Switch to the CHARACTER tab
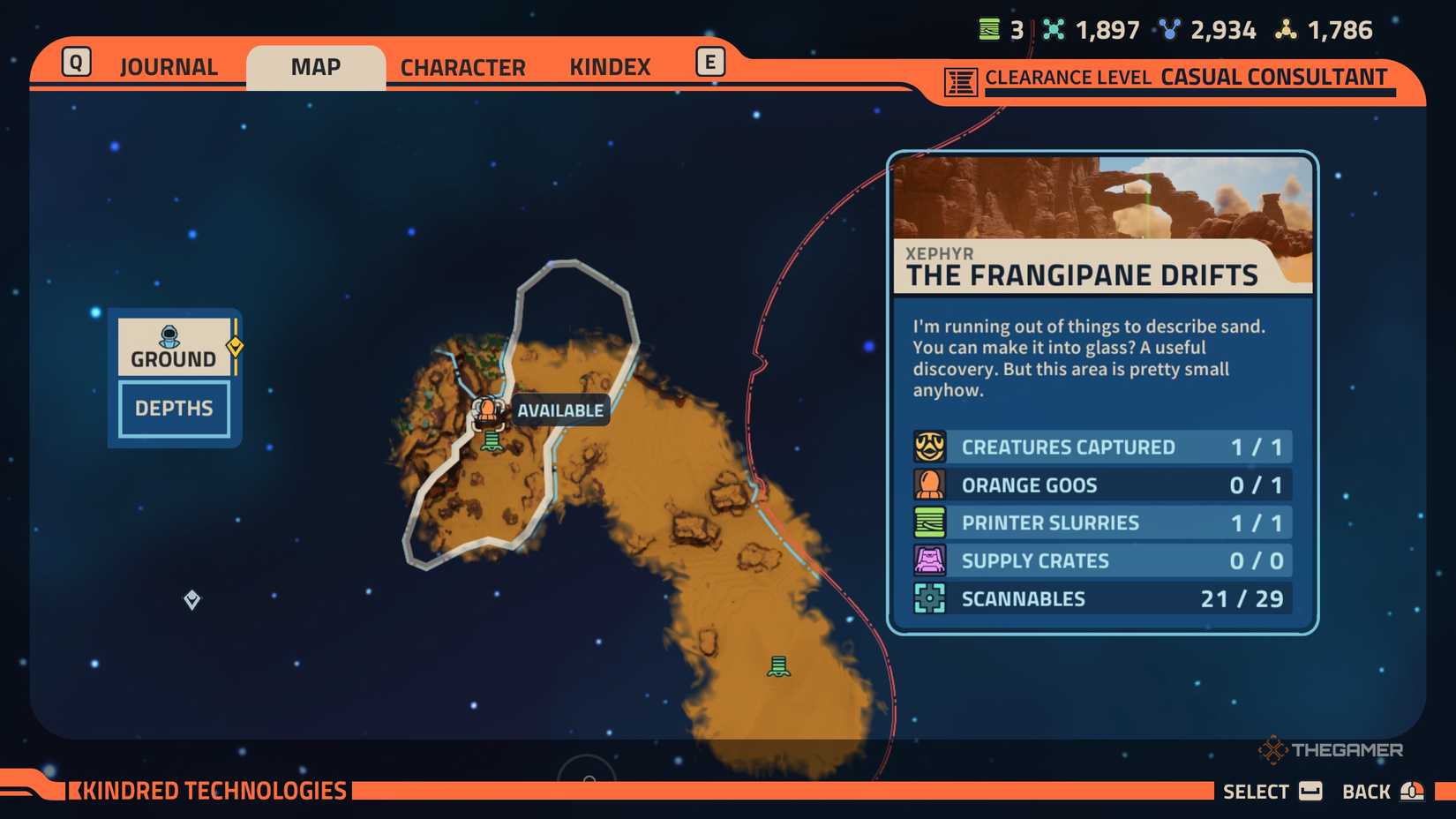This screenshot has width=1456, height=819. (x=462, y=66)
